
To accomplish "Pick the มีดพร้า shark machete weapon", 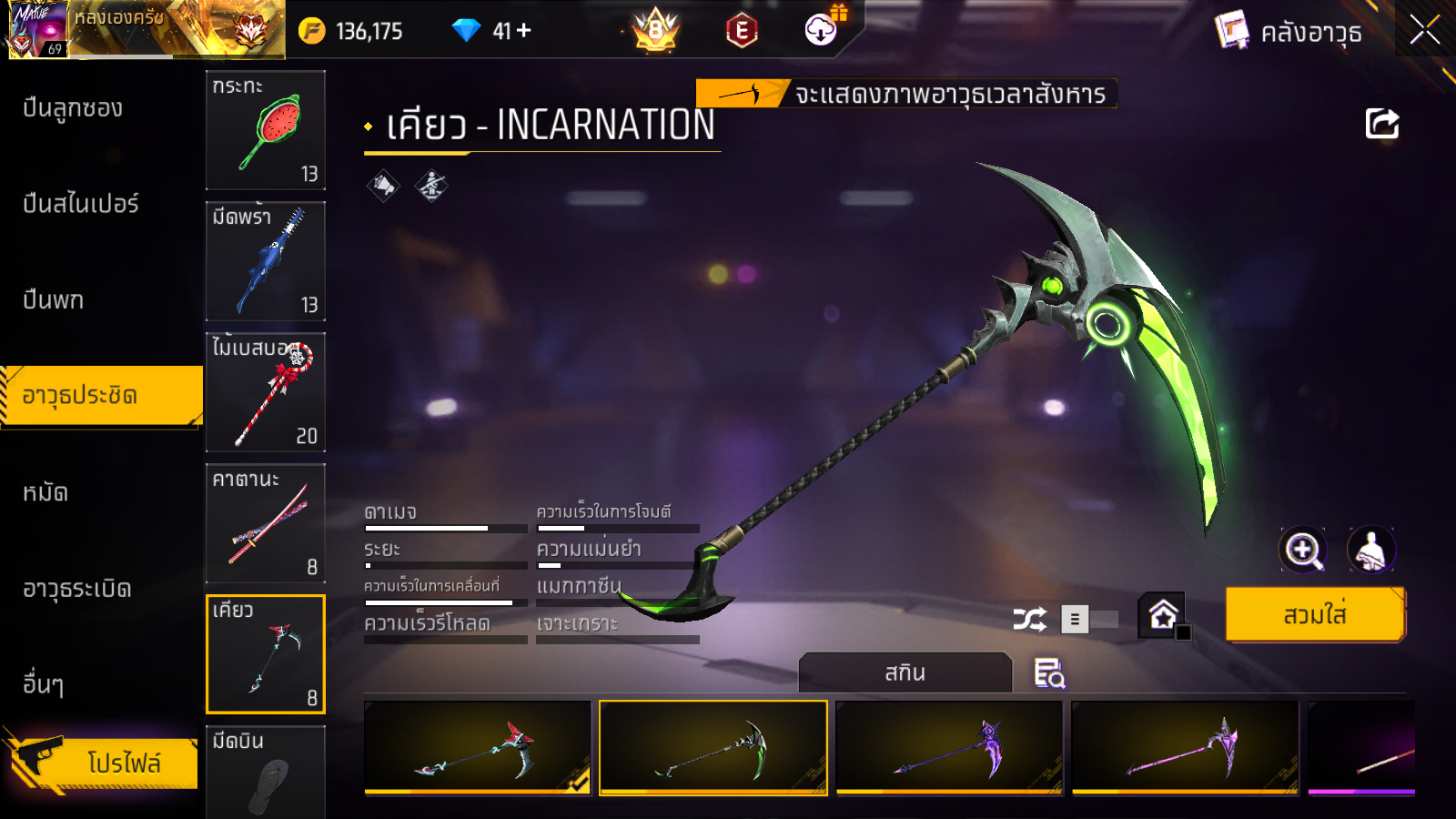I will pyautogui.click(x=266, y=261).
